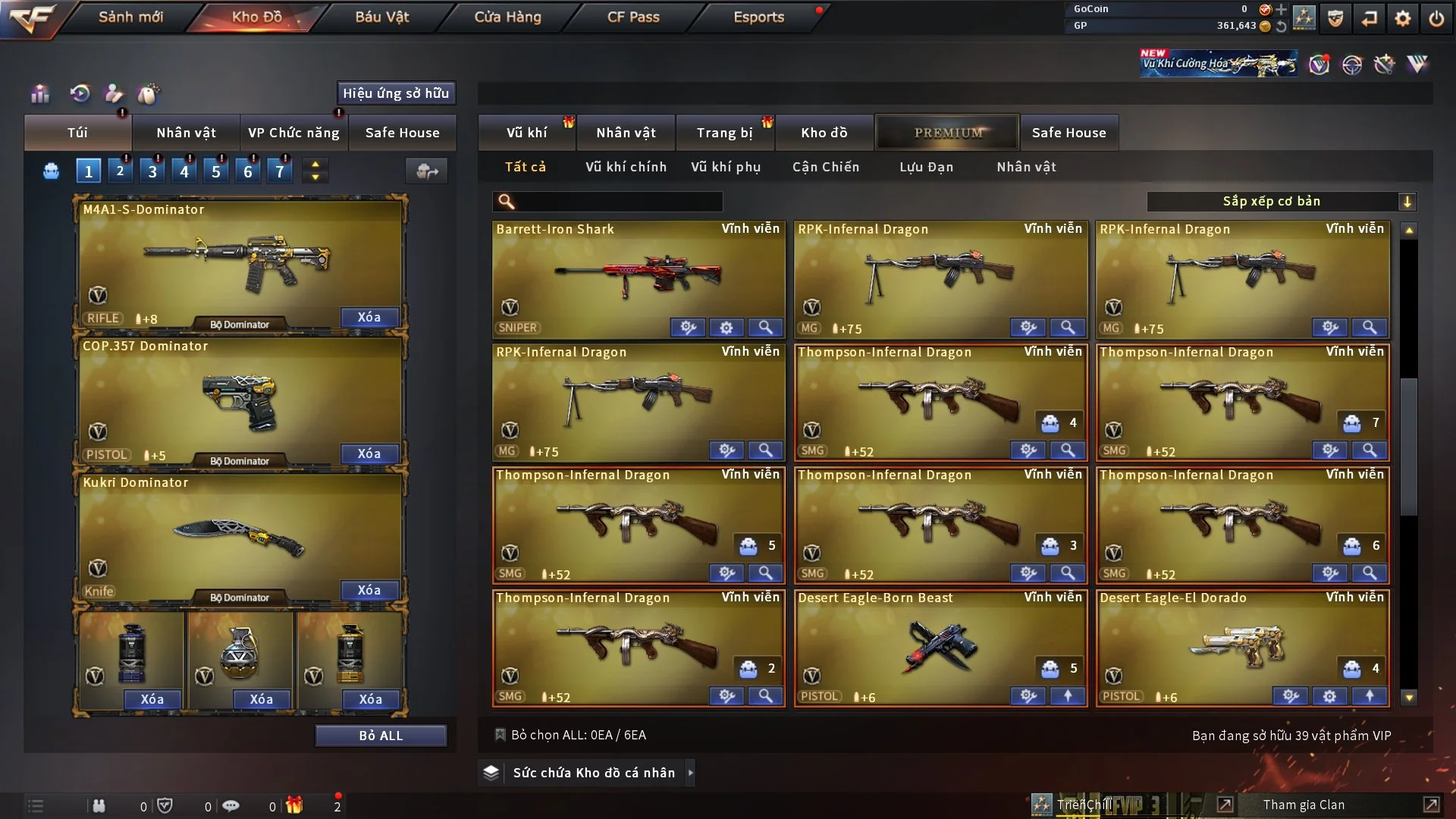Click Xóa on the M4A1-S-Dominator
The width and height of the screenshot is (1456, 819).
(x=369, y=317)
